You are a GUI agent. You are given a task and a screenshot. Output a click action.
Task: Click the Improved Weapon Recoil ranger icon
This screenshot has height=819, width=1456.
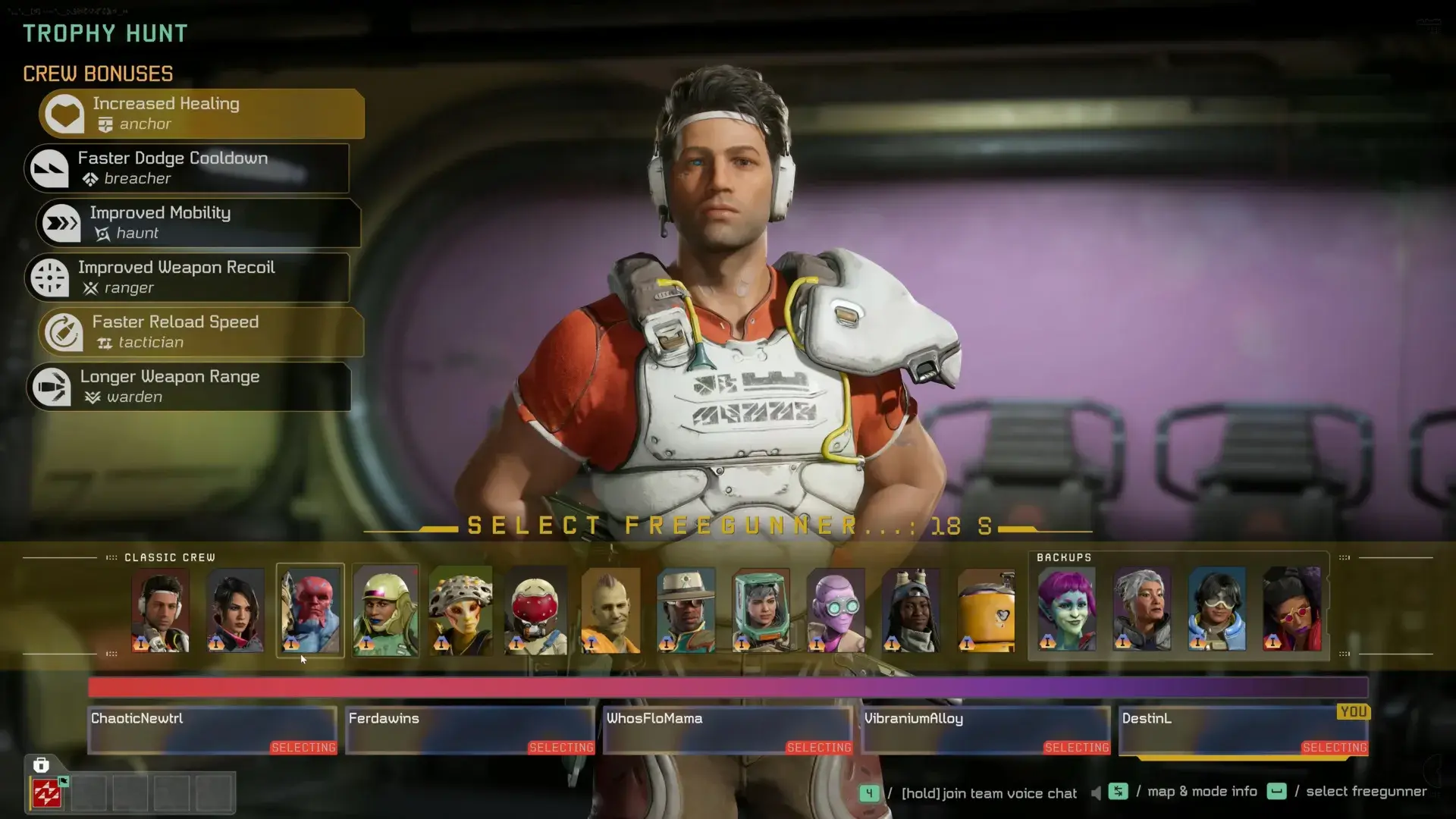49,277
